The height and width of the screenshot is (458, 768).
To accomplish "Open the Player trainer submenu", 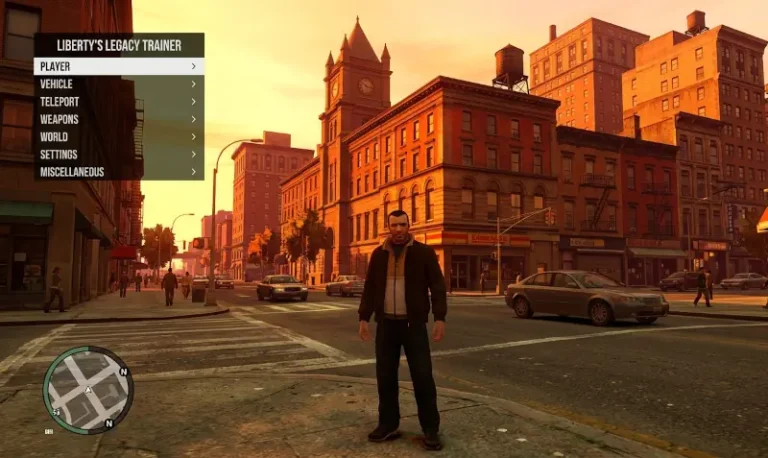I will 118,66.
